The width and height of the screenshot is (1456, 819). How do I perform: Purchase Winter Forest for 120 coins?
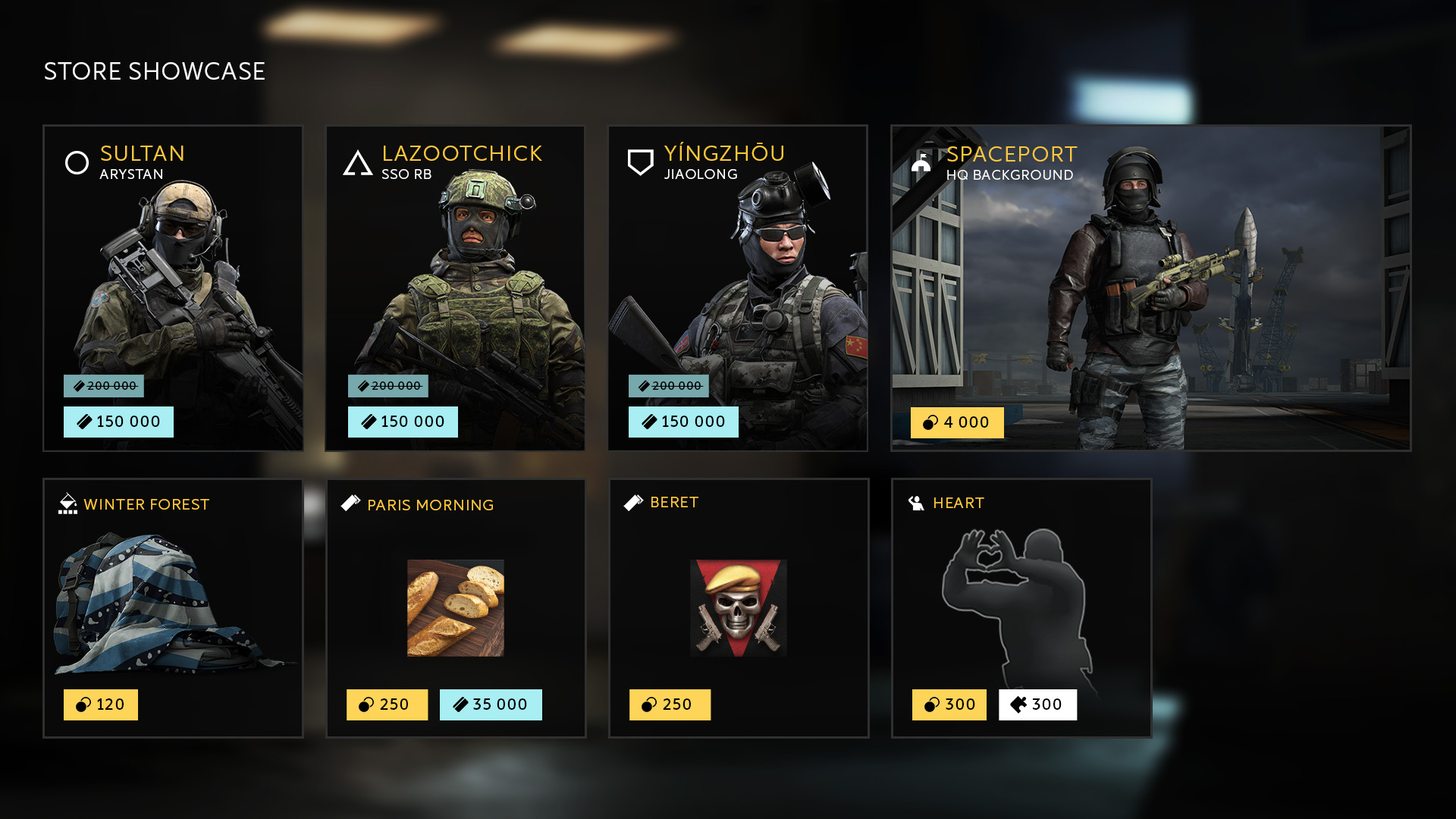click(x=101, y=704)
